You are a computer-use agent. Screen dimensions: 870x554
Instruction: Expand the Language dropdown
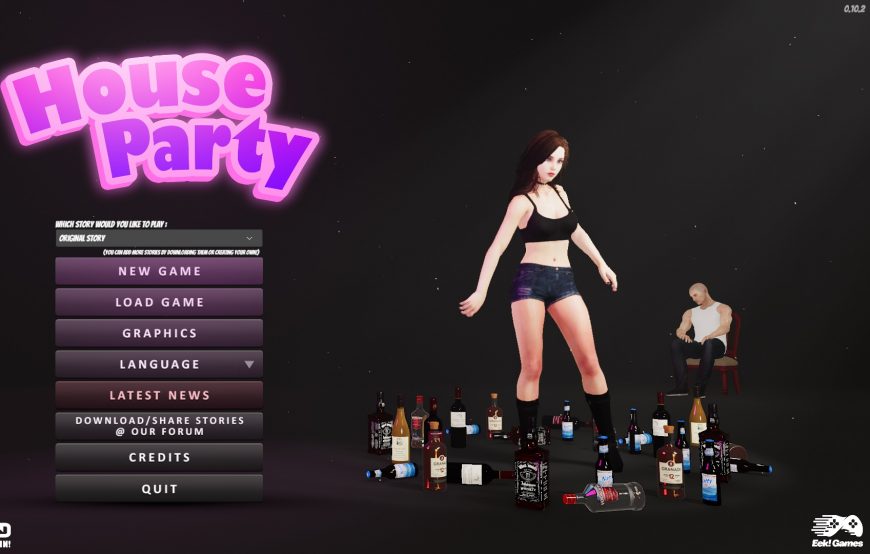pos(159,364)
